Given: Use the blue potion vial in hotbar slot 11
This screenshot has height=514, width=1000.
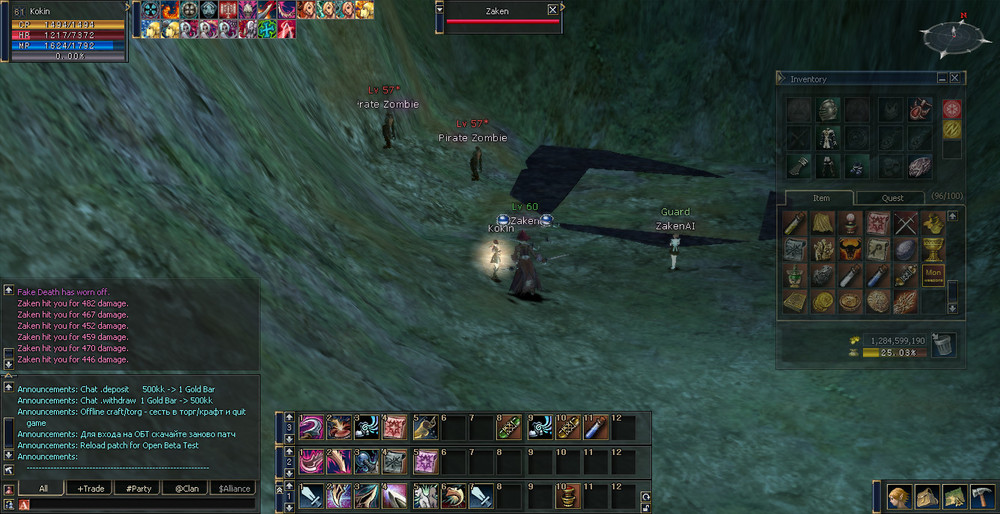Looking at the screenshot, I should (x=595, y=428).
